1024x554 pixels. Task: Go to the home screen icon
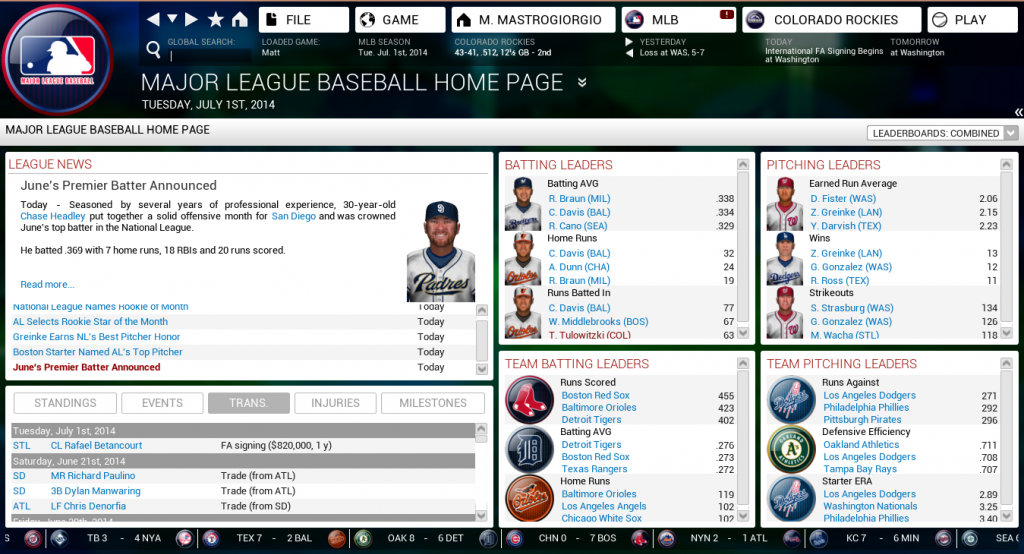(239, 20)
